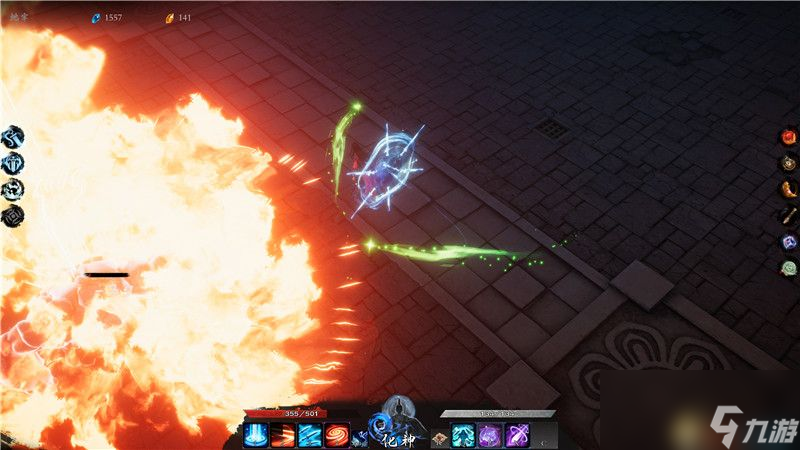800x450 pixels.
Task: Select the red orb item icon
Action: click(x=788, y=137)
